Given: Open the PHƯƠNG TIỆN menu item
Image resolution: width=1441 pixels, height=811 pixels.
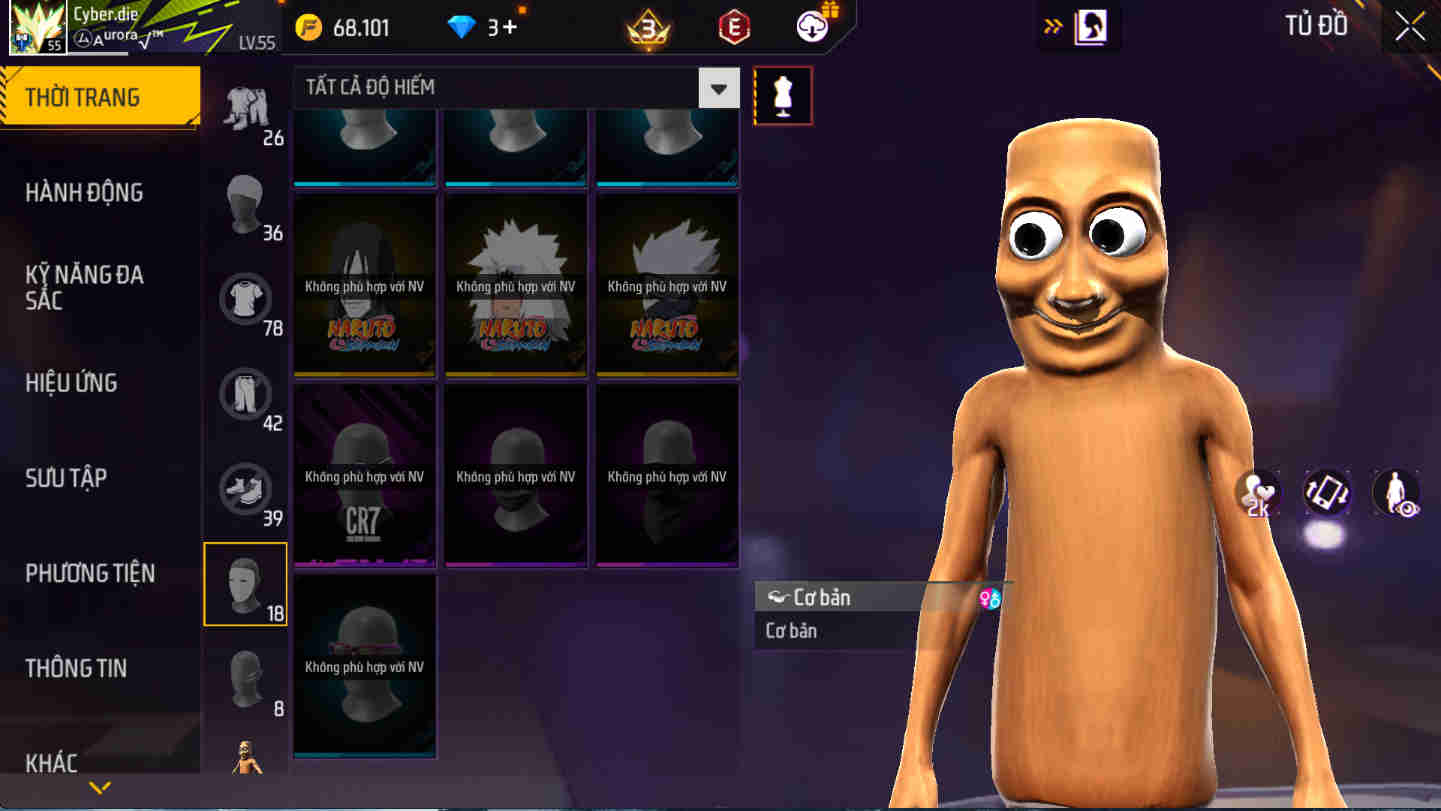Looking at the screenshot, I should point(92,573).
